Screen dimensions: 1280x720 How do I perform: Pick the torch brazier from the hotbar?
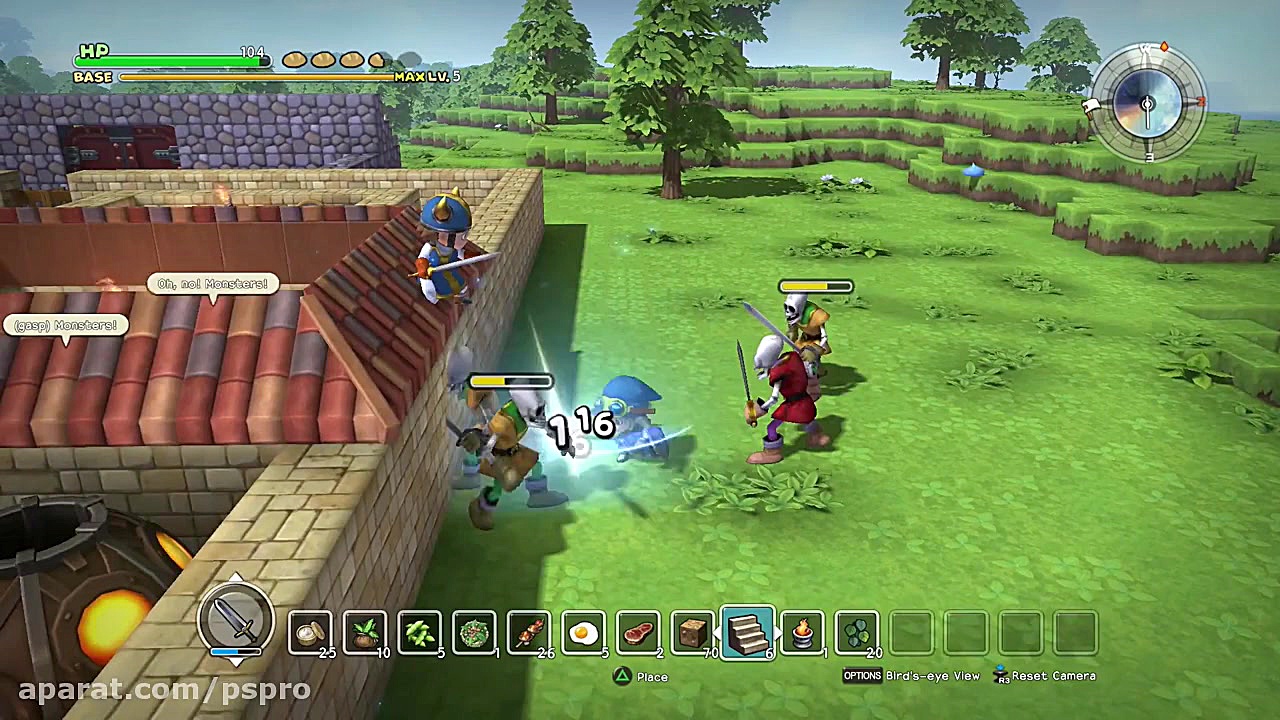[x=801, y=632]
